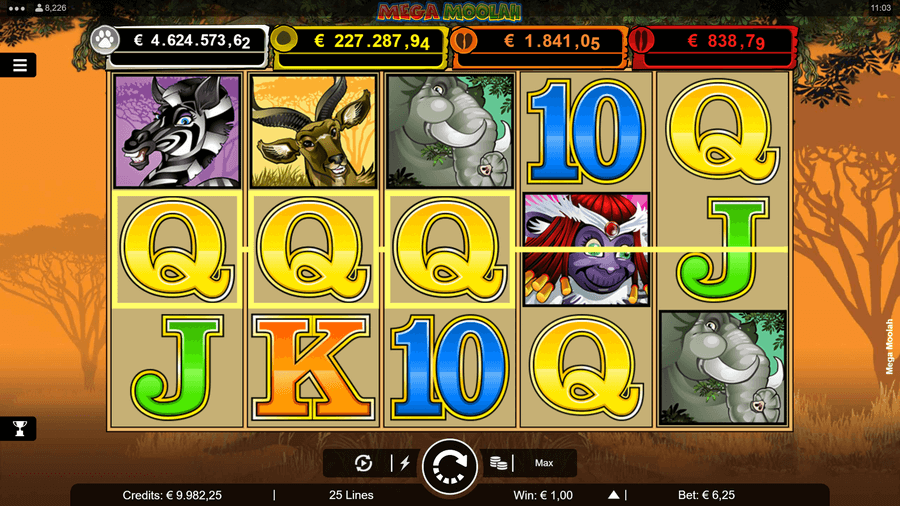900x506 pixels.
Task: Spin the reels with the circular arrow button
Action: pyautogui.click(x=449, y=464)
